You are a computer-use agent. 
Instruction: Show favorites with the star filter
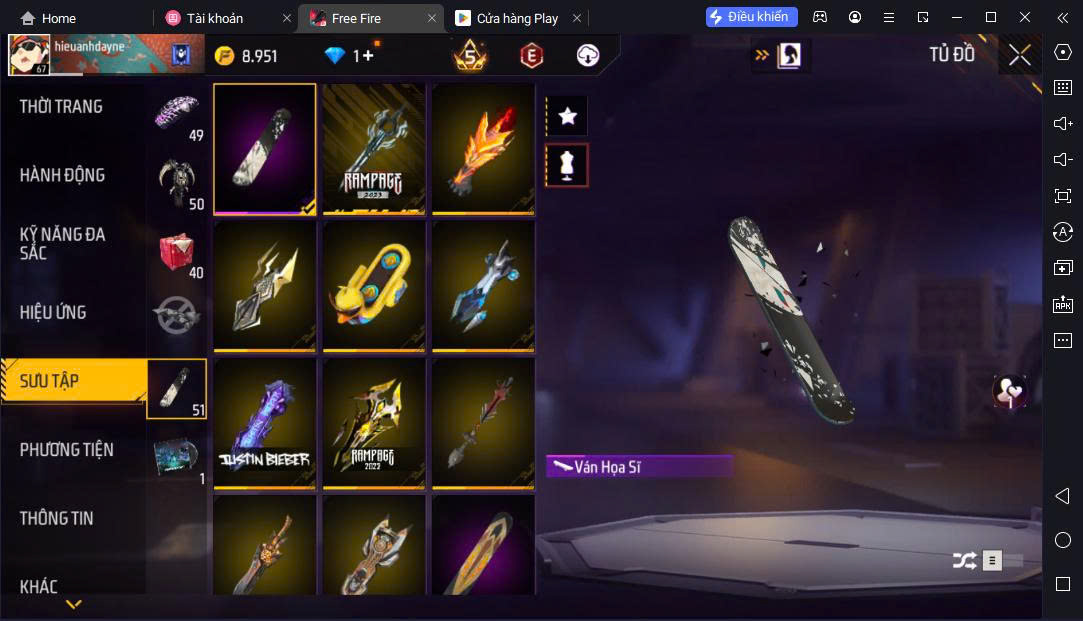click(x=567, y=116)
